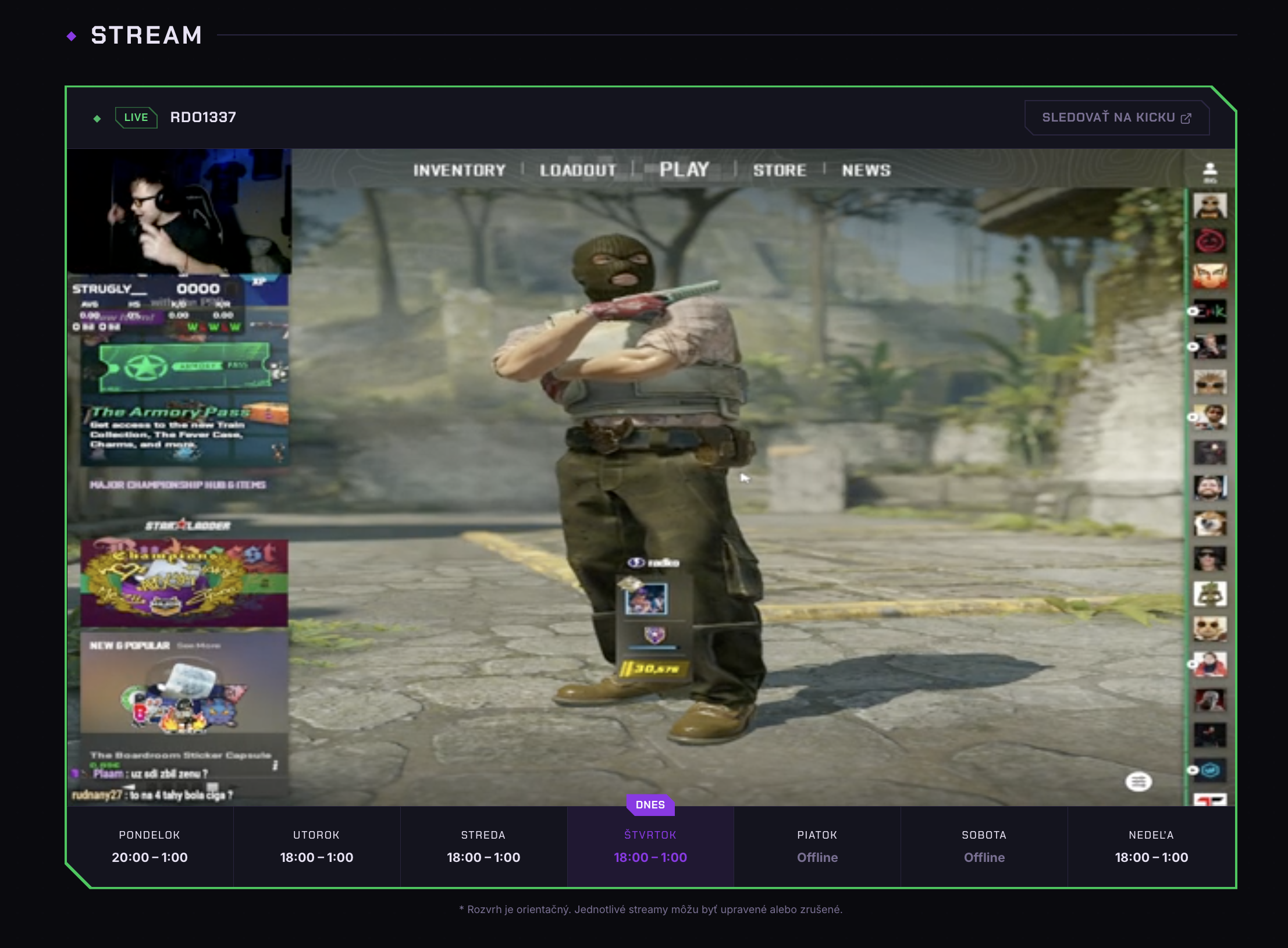
Task: Toggle the online status indicator beside the ErIK avatar
Action: (x=1193, y=311)
